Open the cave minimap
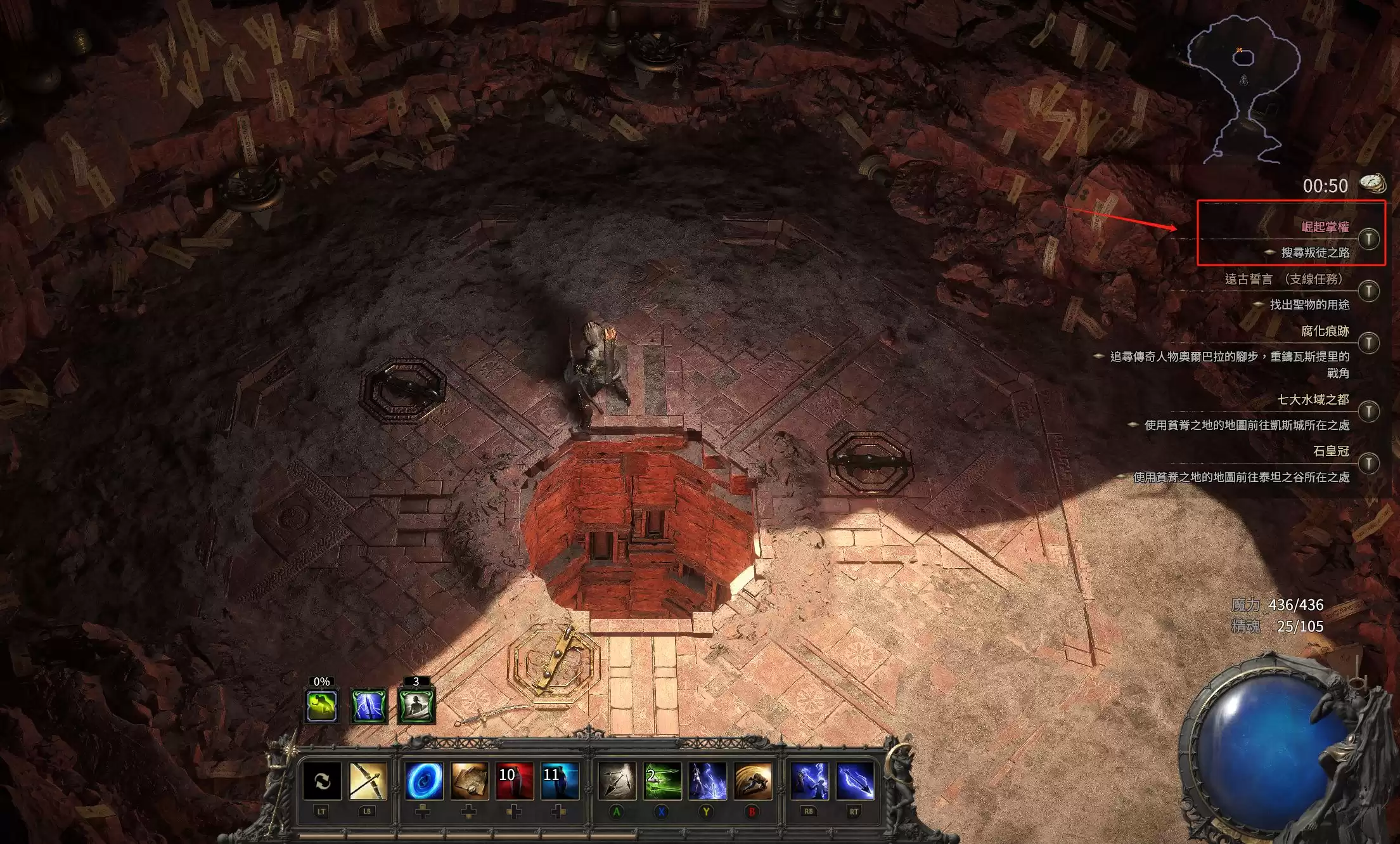Viewport: 1400px width, 844px height. (1243, 89)
